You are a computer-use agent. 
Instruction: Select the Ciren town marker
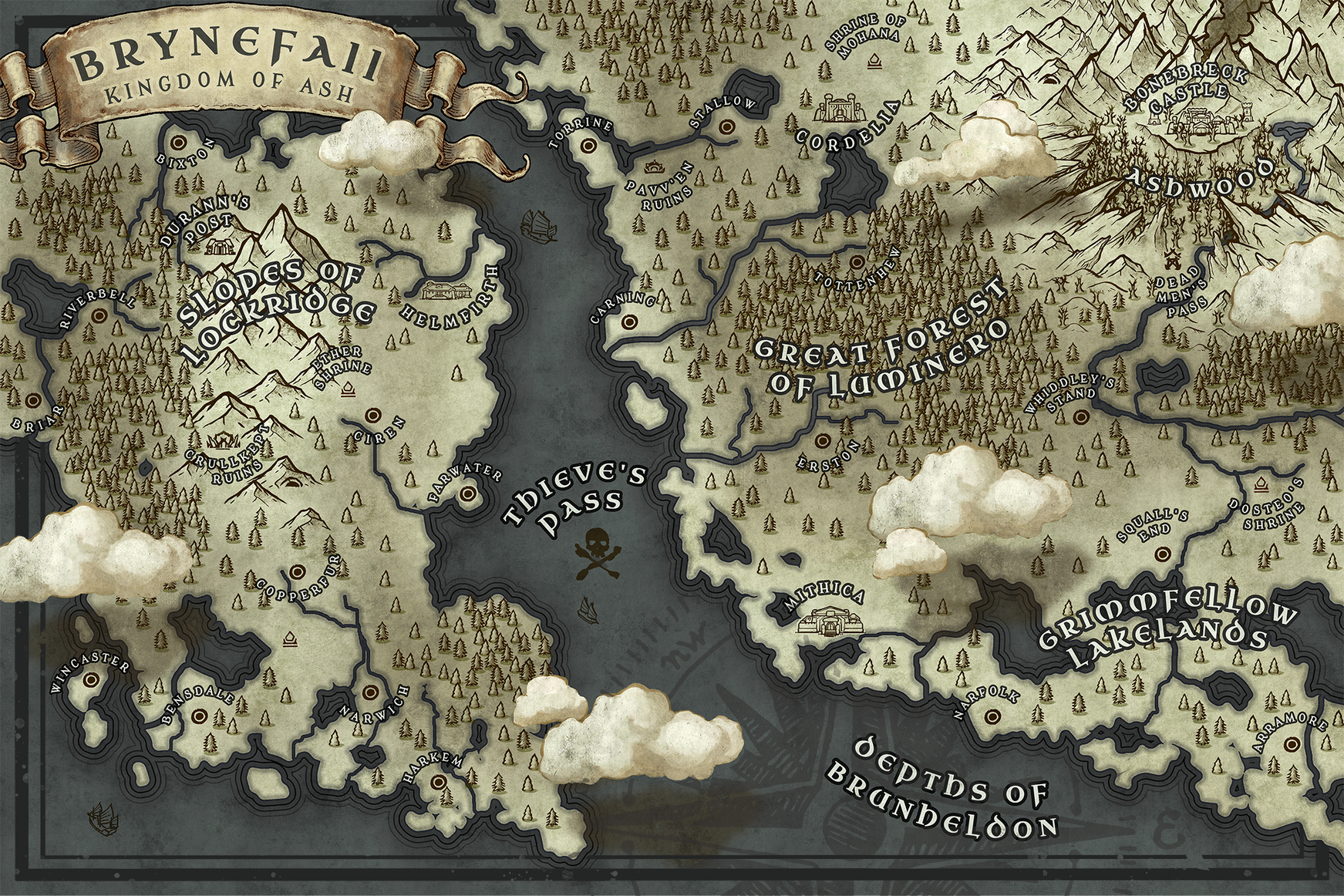(372, 415)
